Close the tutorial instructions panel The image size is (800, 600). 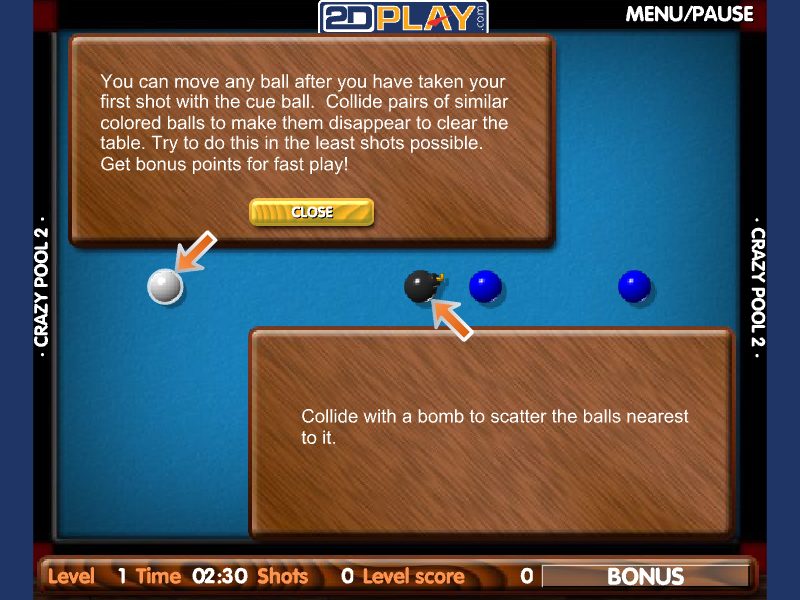point(311,212)
